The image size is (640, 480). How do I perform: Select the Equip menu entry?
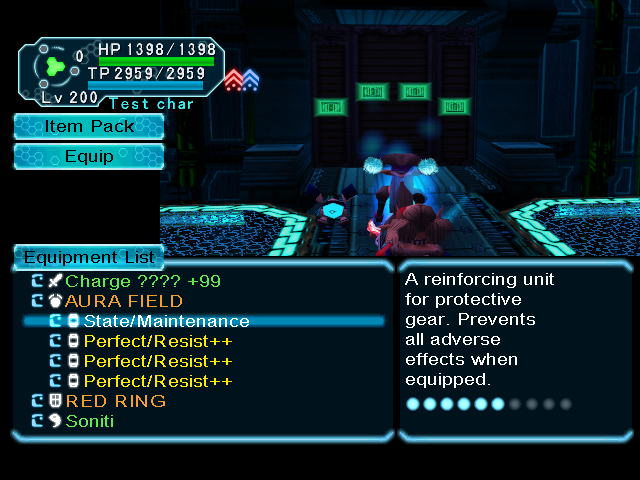[89, 156]
